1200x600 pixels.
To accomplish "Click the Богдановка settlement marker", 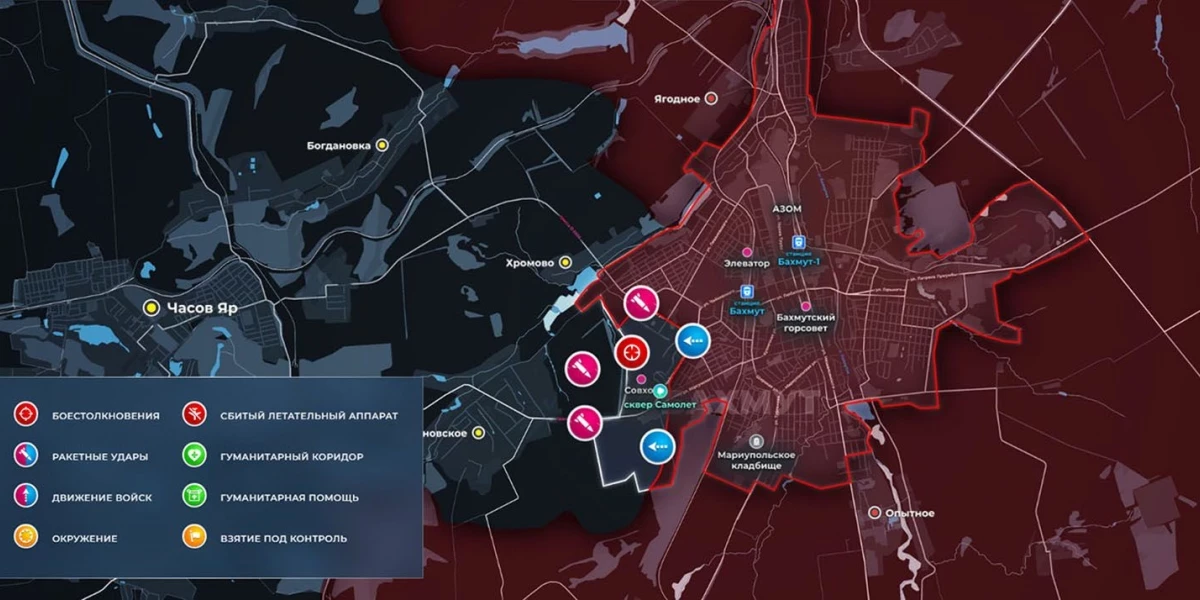I will (x=381, y=145).
